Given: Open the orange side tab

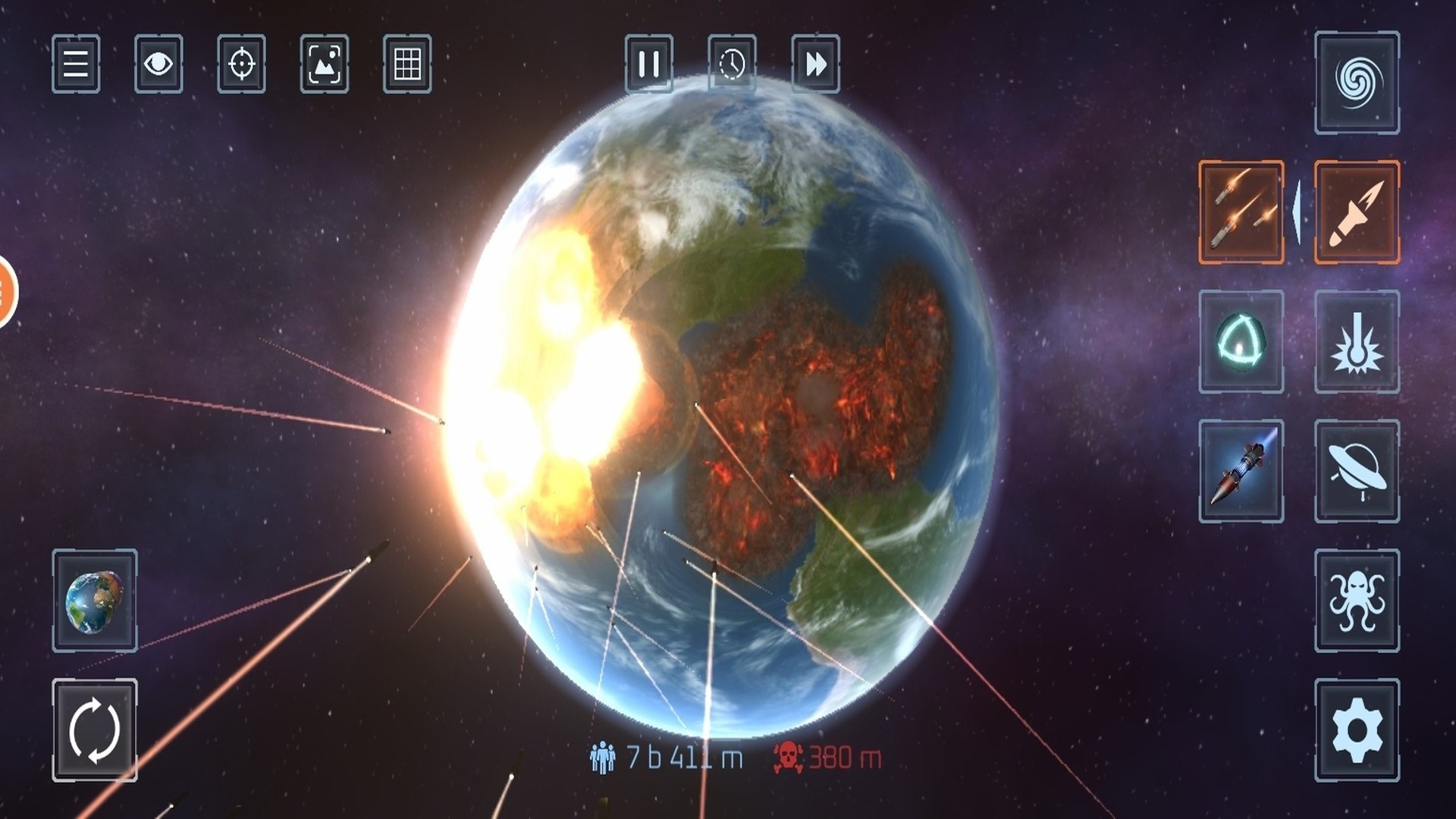Looking at the screenshot, I should click(x=6, y=292).
